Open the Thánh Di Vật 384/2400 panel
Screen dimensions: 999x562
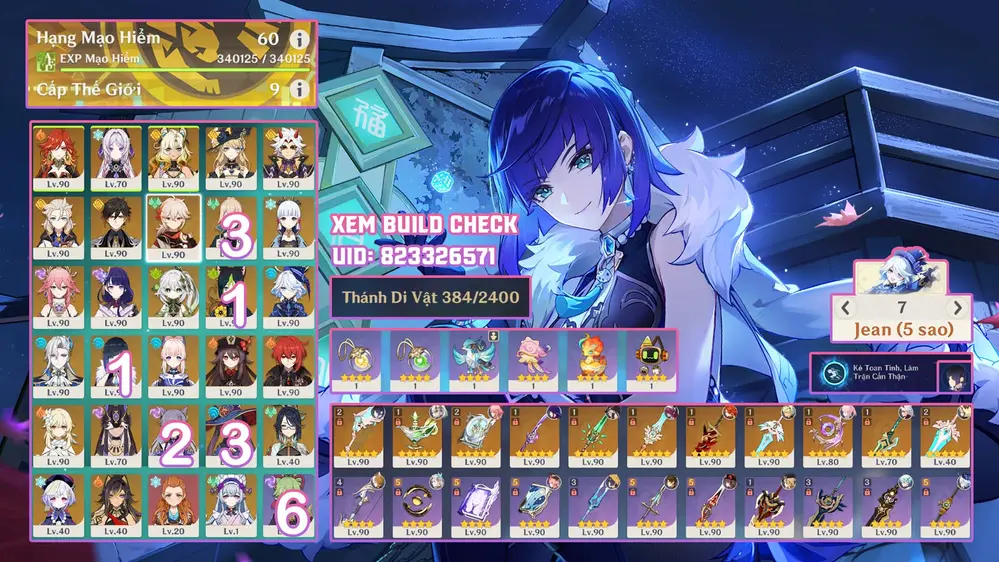(430, 298)
